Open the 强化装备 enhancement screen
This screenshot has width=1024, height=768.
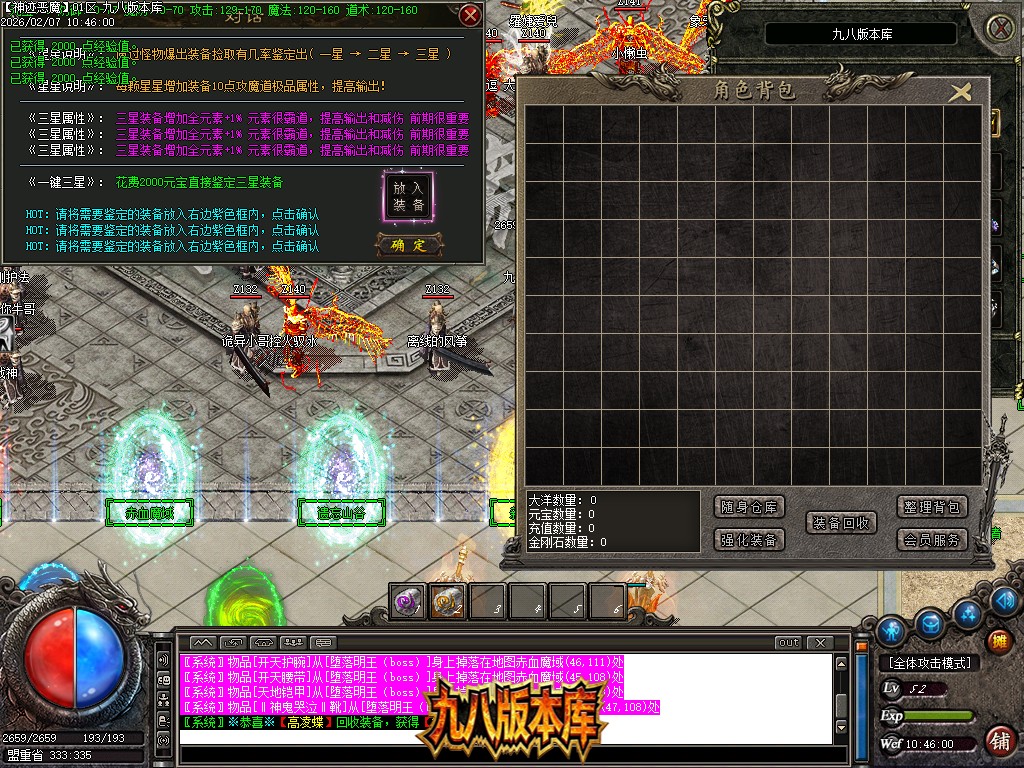point(750,540)
